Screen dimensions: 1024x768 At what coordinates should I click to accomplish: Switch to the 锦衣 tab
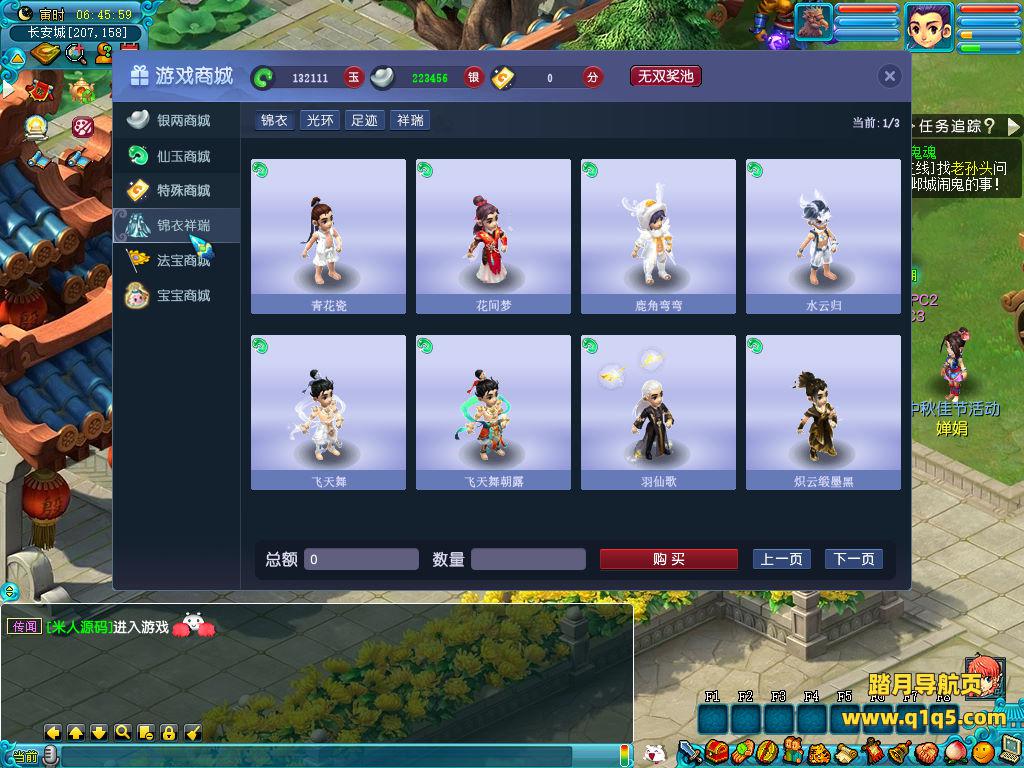coord(274,121)
